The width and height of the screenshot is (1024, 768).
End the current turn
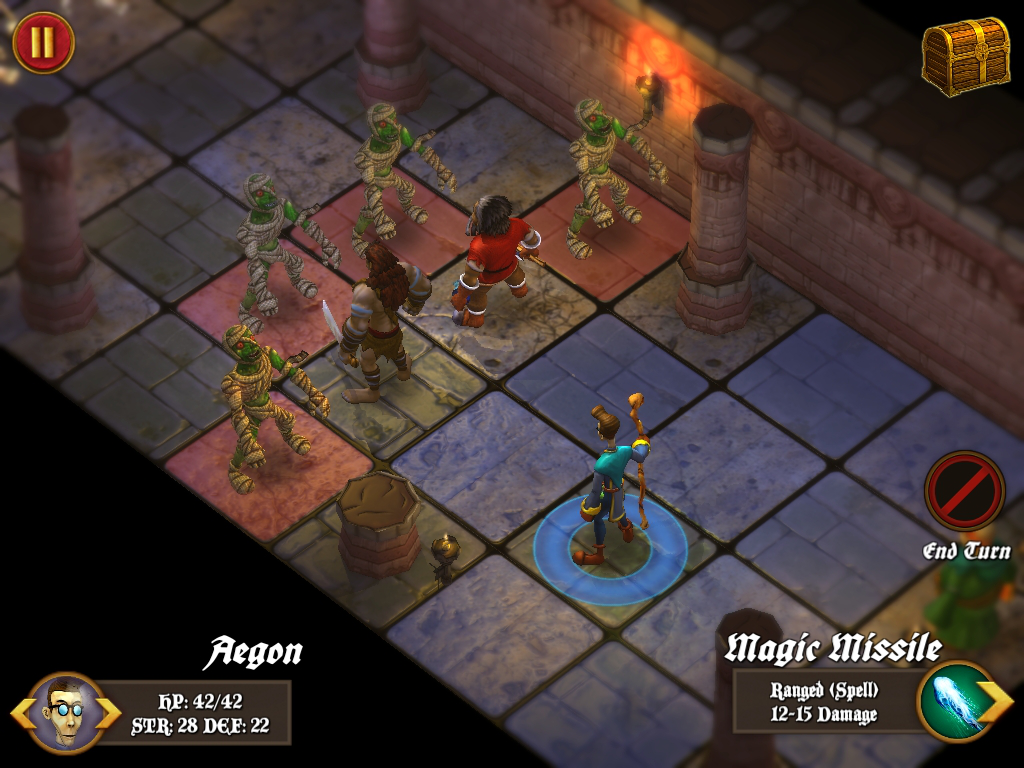click(x=964, y=492)
